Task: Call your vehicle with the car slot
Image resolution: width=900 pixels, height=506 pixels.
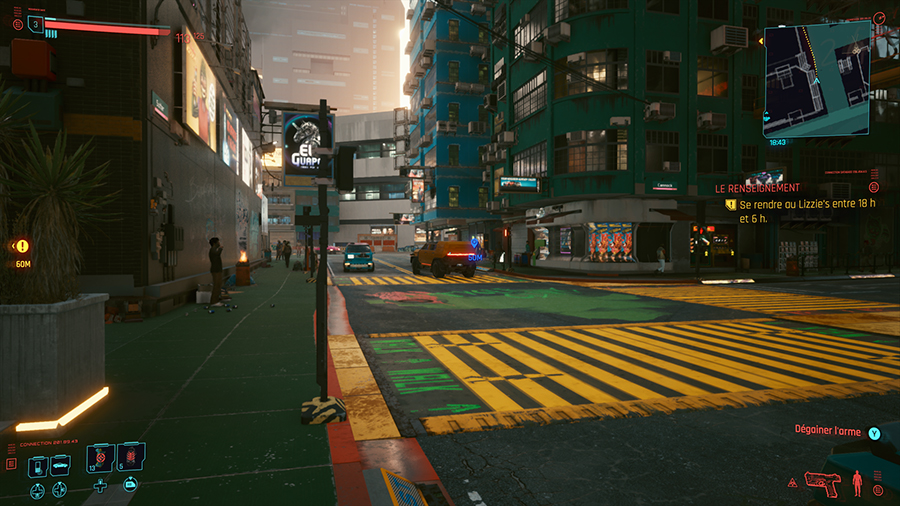Action: coord(60,464)
